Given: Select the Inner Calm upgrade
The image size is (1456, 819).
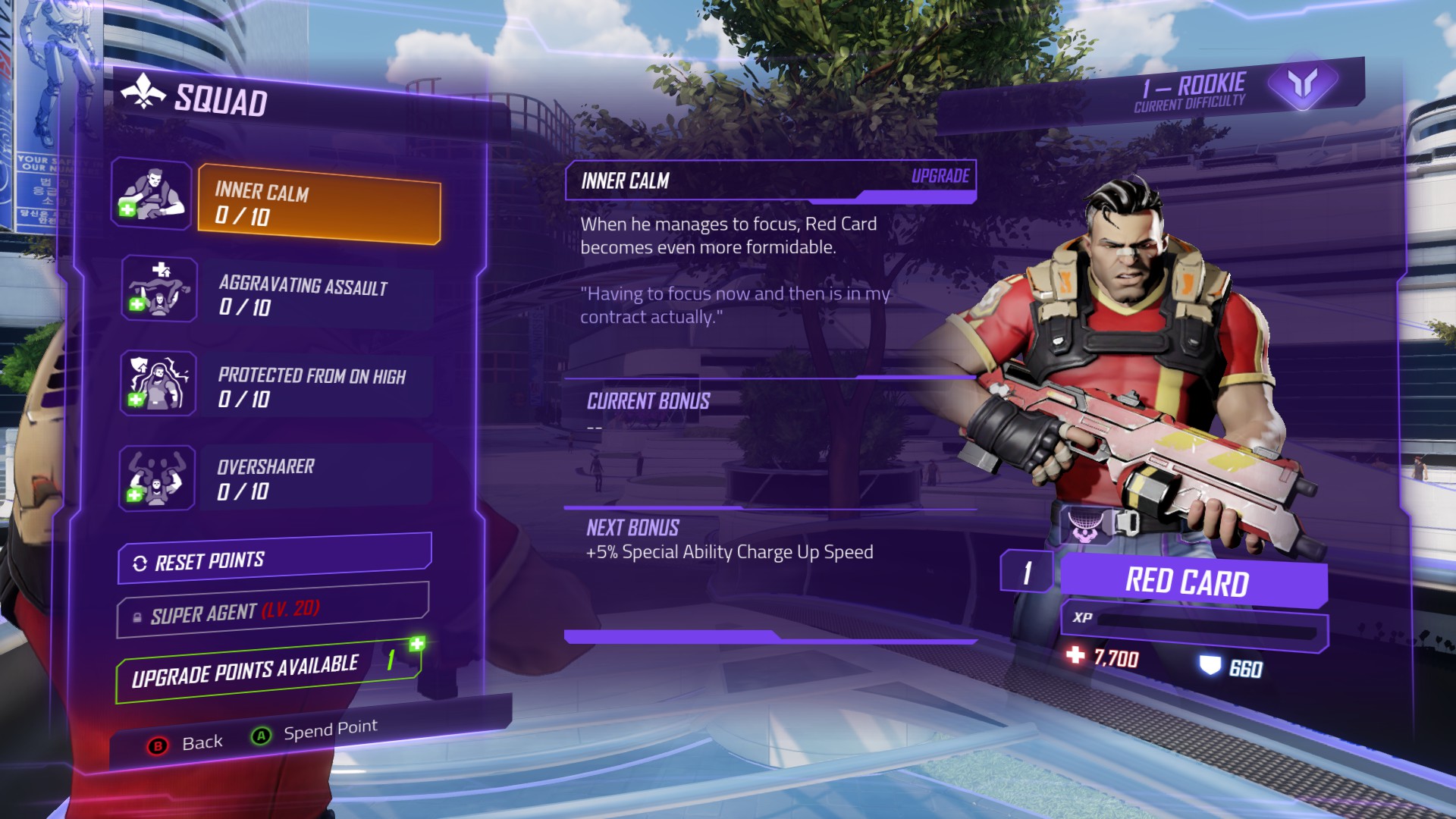Looking at the screenshot, I should pyautogui.click(x=318, y=204).
